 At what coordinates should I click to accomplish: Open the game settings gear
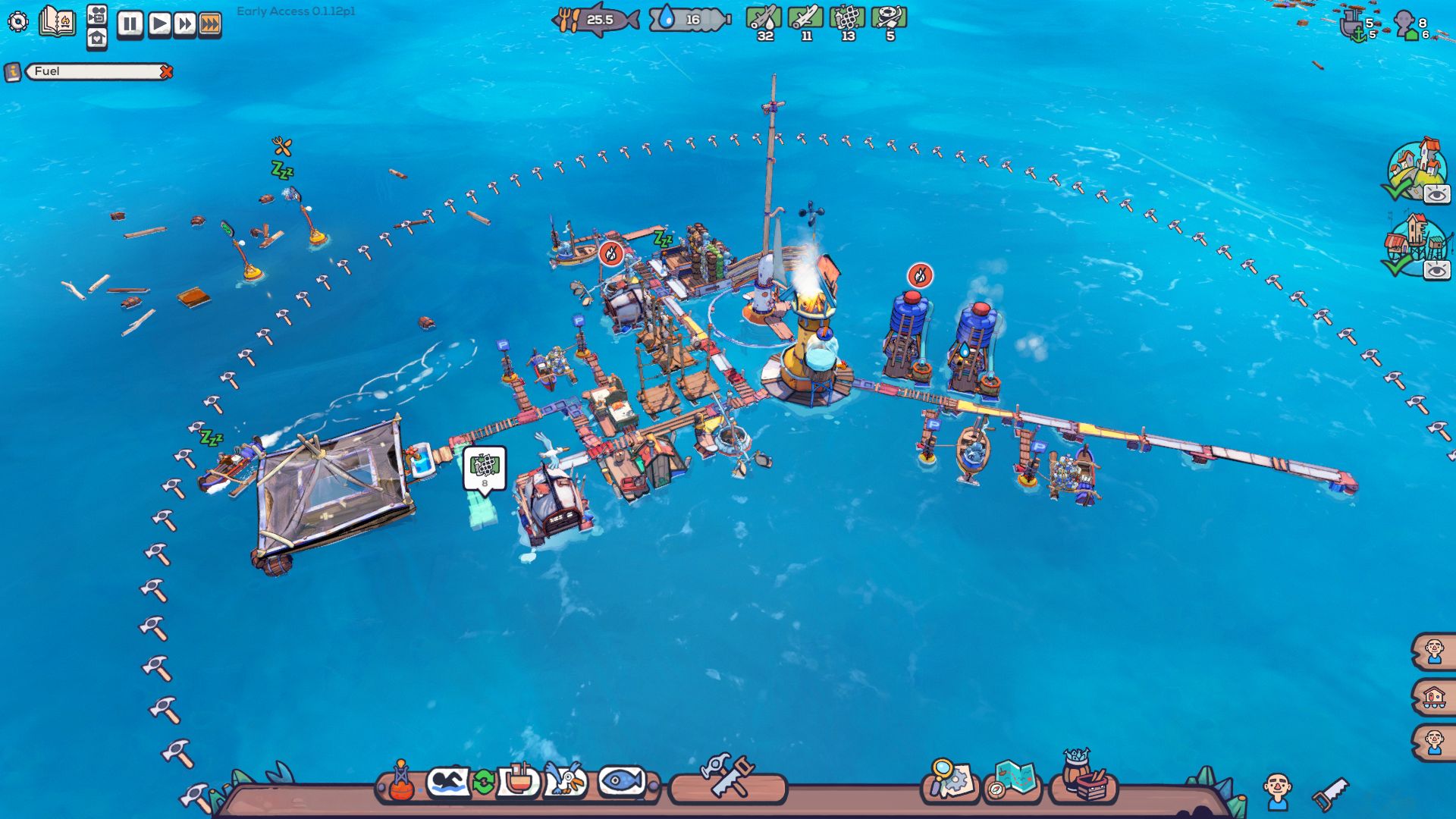(x=17, y=21)
